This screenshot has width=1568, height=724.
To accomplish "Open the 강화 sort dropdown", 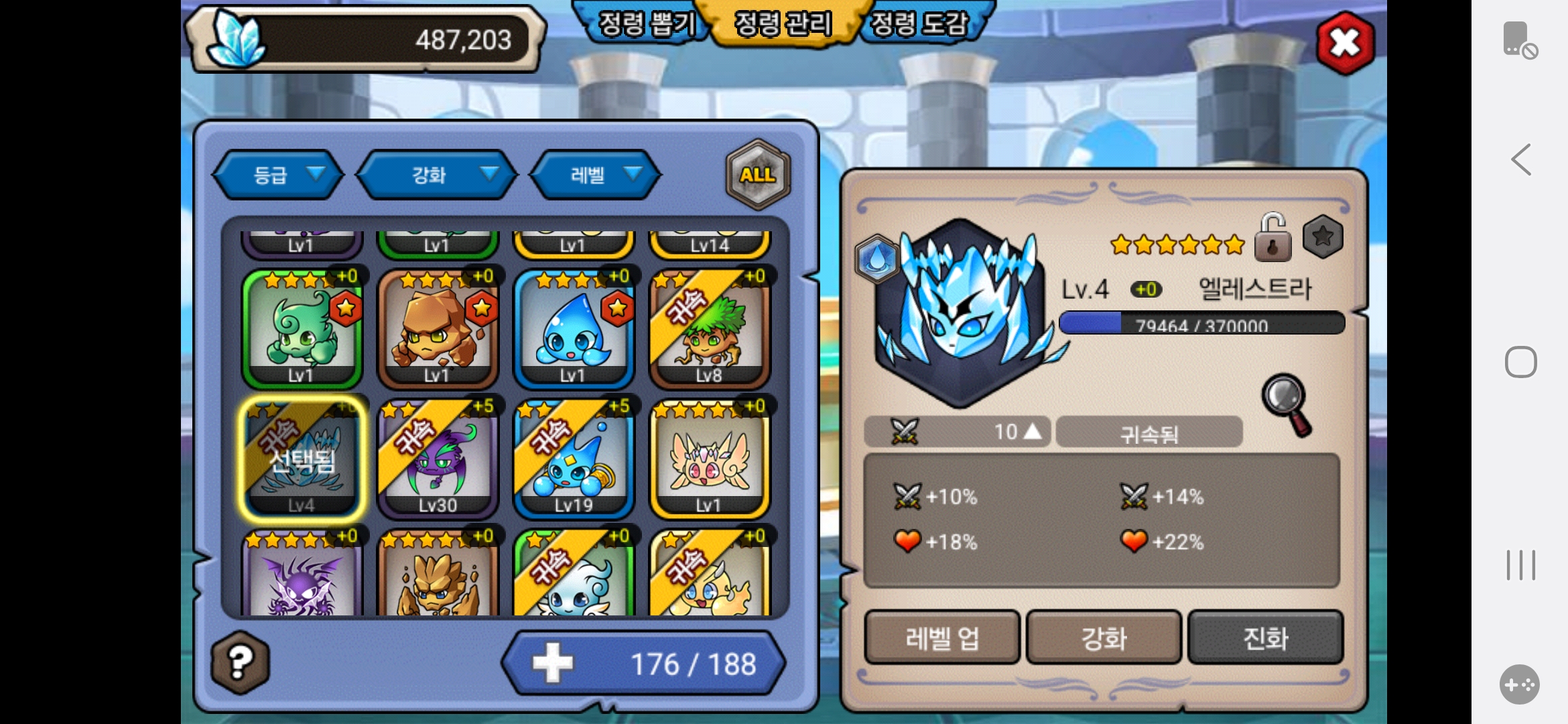I will (x=437, y=175).
